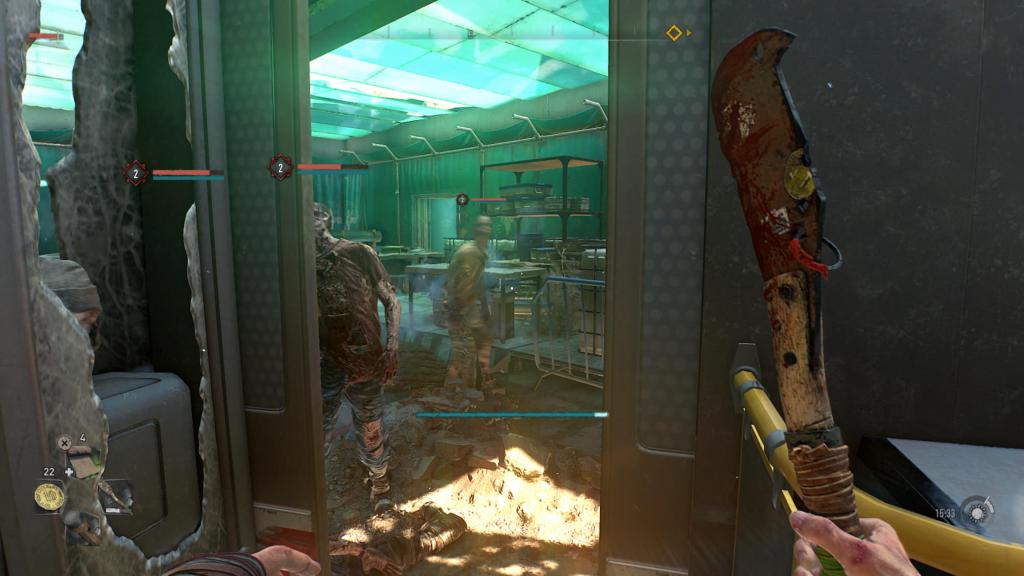Click the yellow diamond objective marker
Viewport: 1024px width, 576px height.
tap(674, 33)
